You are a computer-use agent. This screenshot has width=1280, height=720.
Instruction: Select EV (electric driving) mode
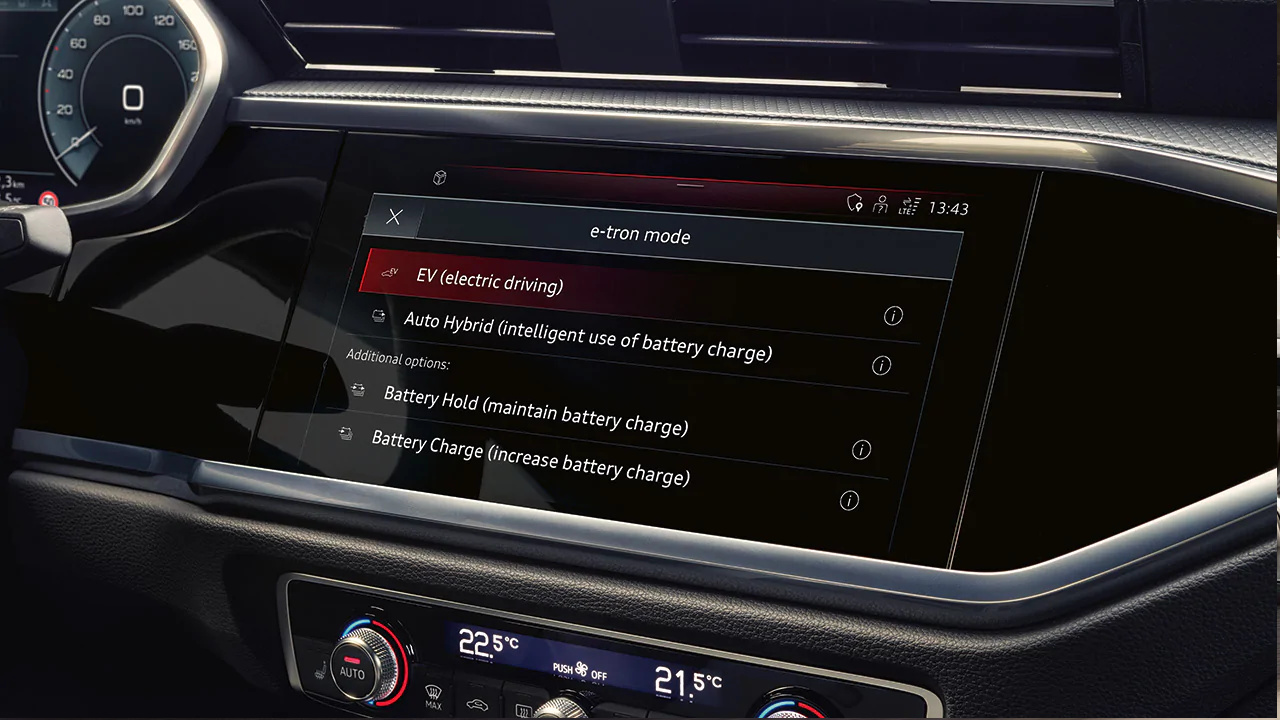pyautogui.click(x=489, y=280)
